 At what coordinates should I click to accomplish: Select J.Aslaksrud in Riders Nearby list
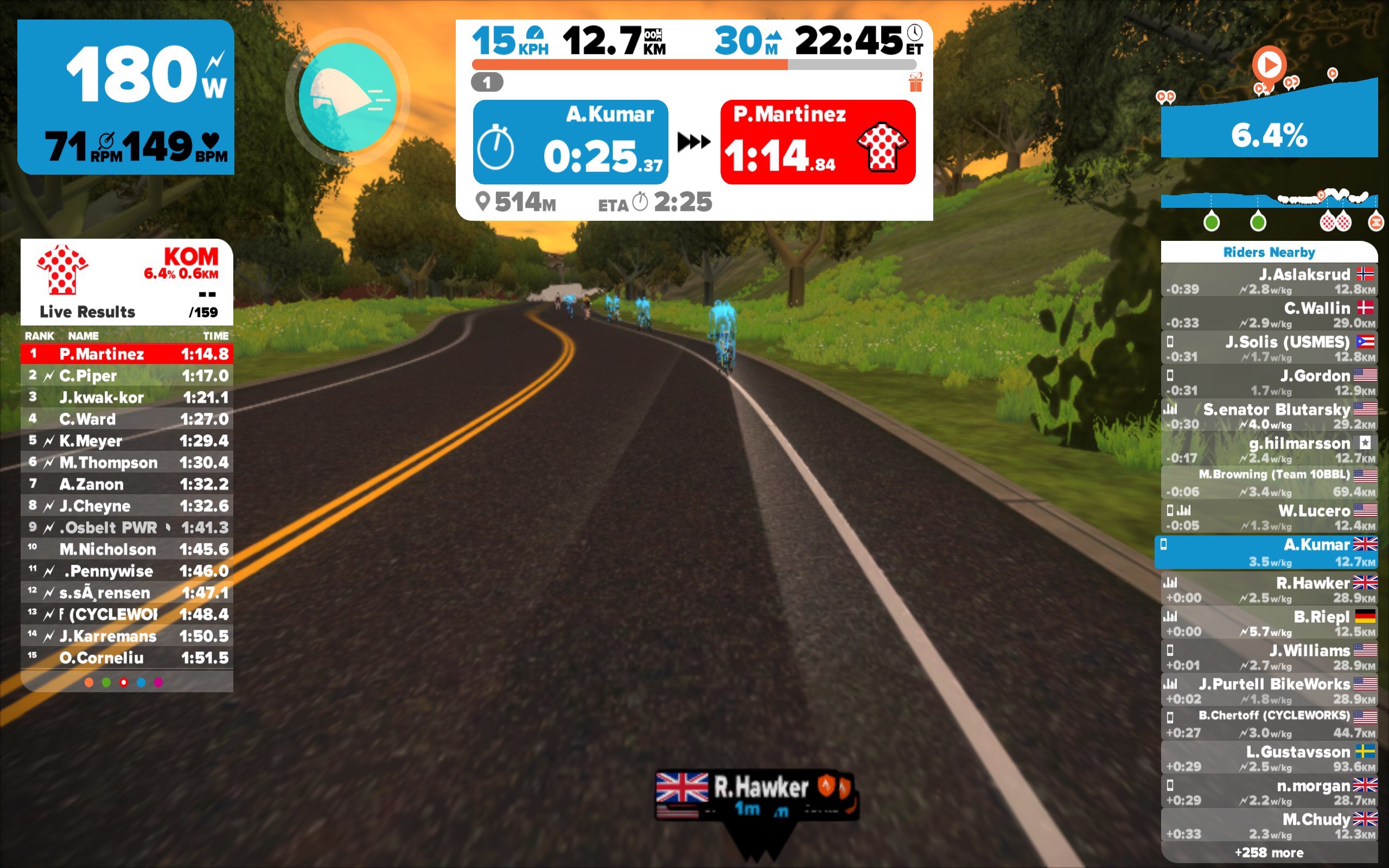pyautogui.click(x=1269, y=280)
